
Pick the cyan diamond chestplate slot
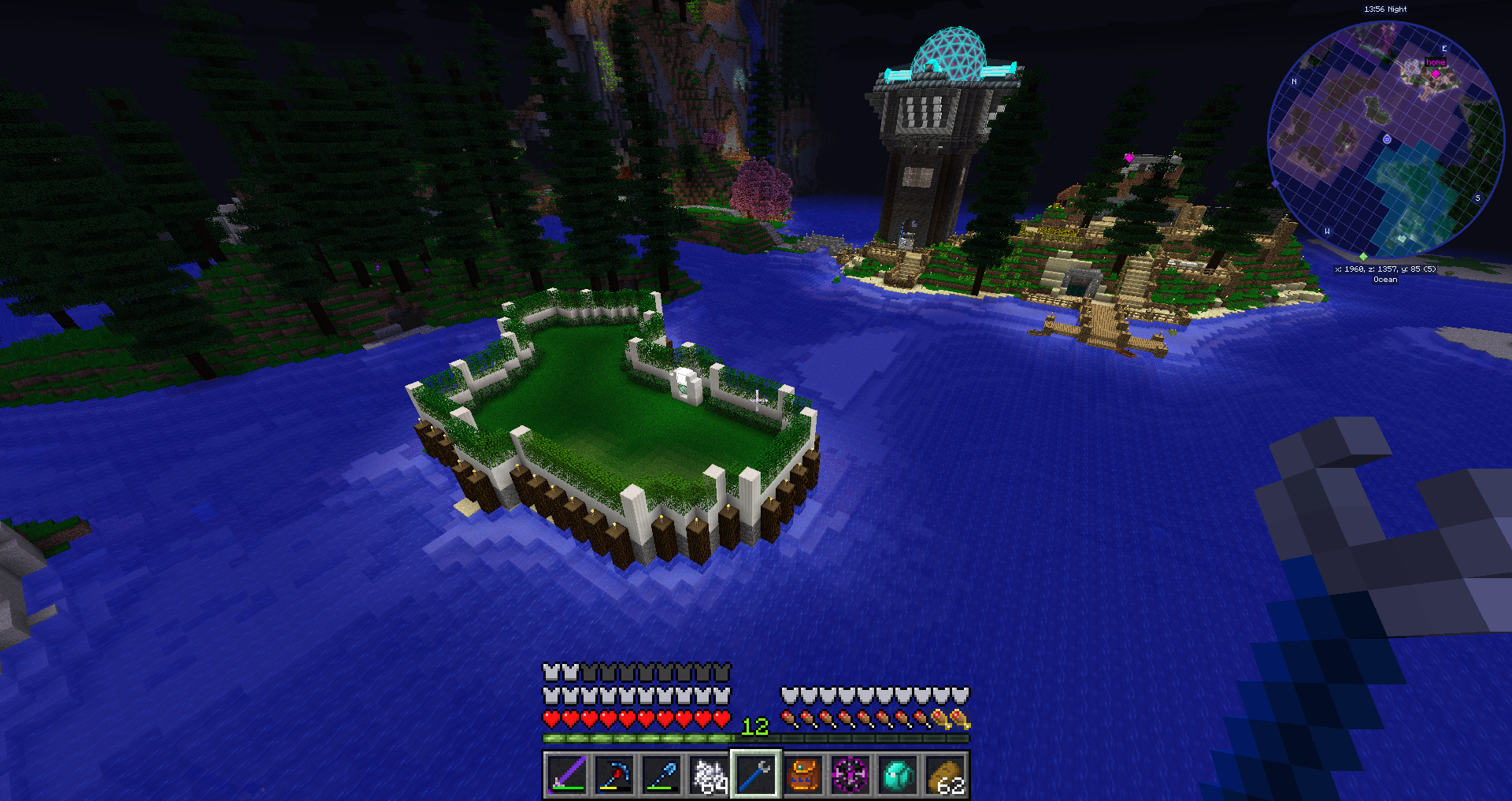pos(898,775)
